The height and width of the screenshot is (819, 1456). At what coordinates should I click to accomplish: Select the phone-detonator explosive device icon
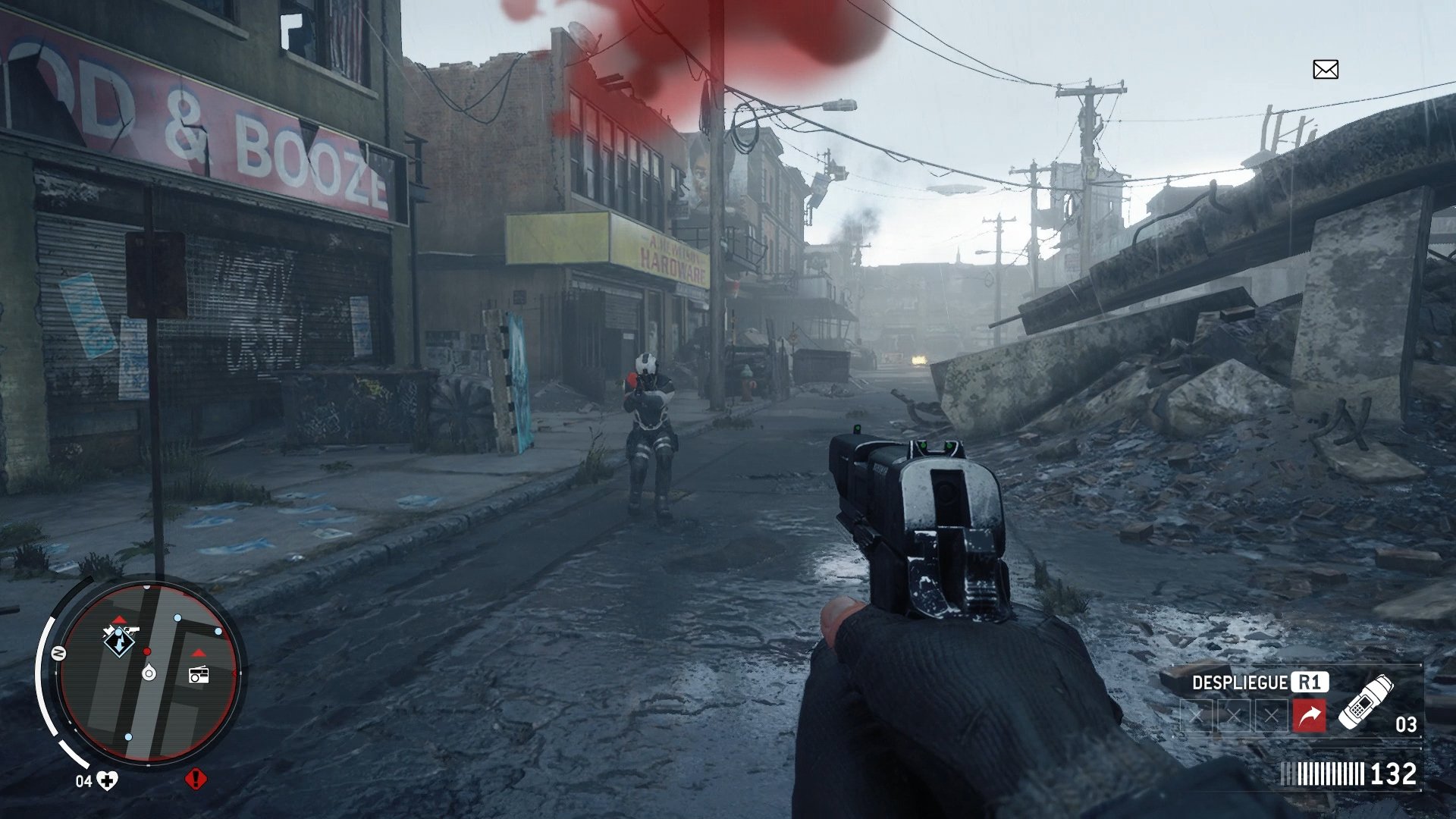coord(1365,702)
